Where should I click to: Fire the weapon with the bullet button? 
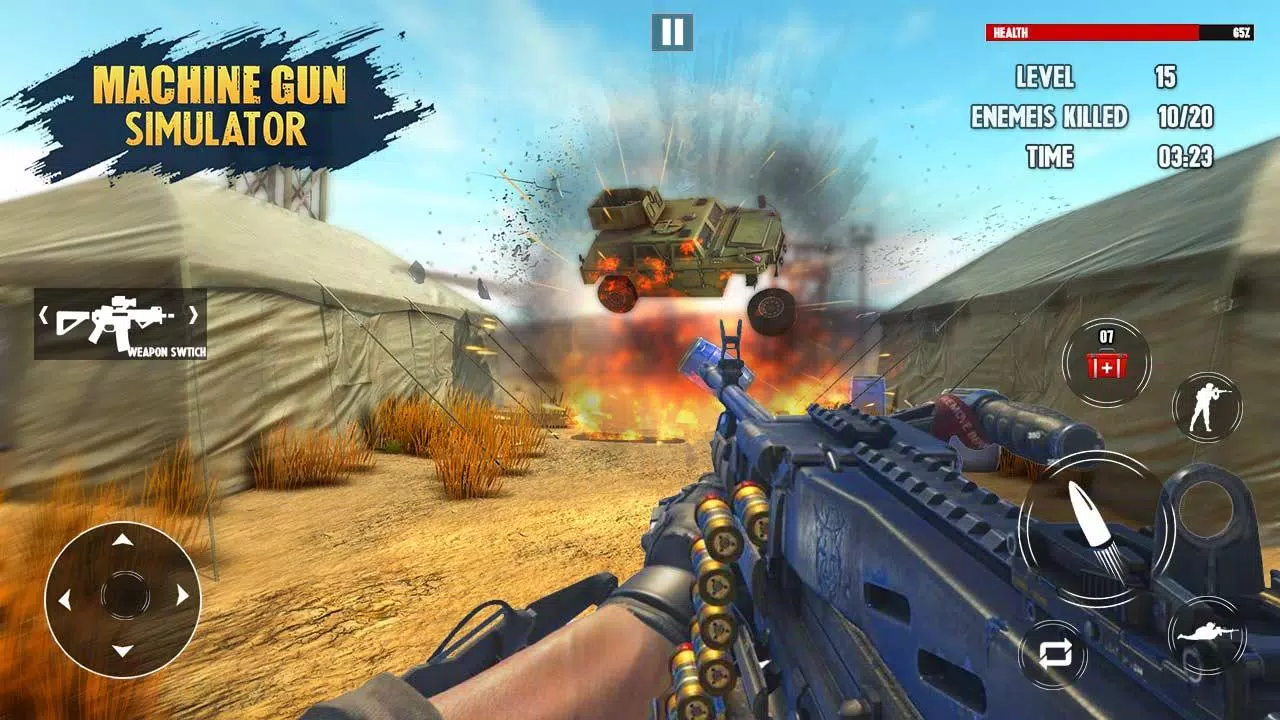pyautogui.click(x=1095, y=529)
